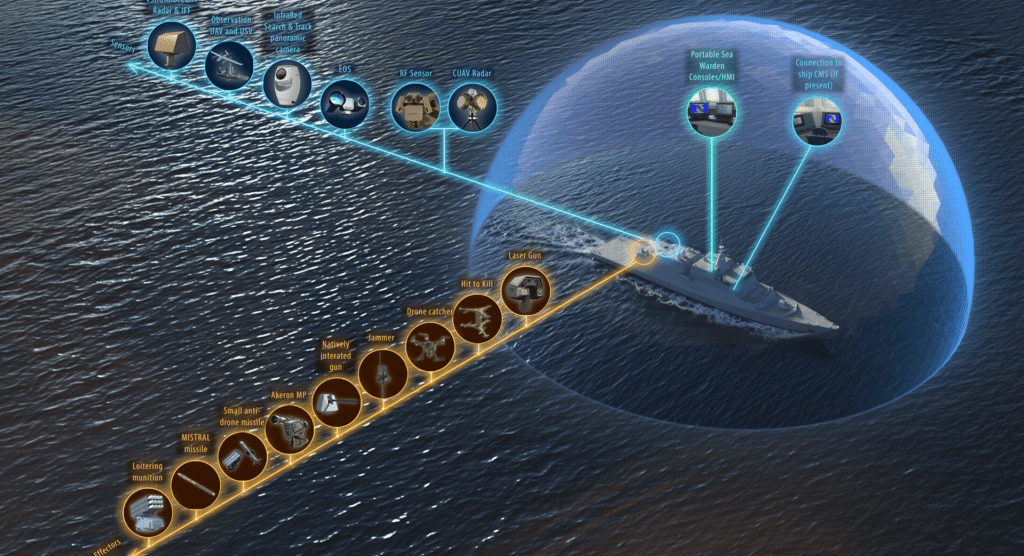This screenshot has width=1024, height=556.
Task: Open the InfraRed Search & Track camera icon
Action: pos(287,83)
